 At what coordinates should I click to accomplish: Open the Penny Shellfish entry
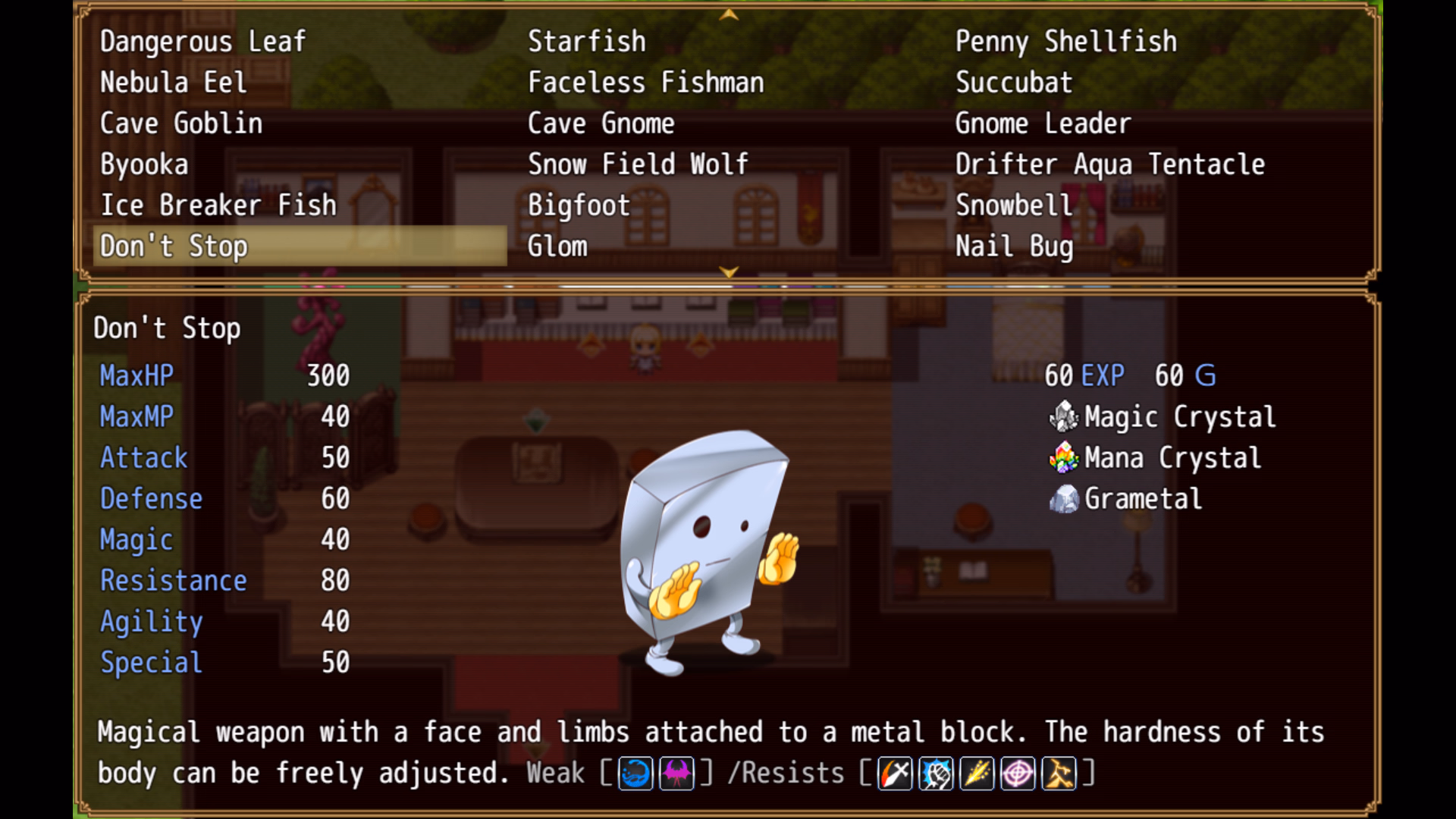click(1065, 42)
